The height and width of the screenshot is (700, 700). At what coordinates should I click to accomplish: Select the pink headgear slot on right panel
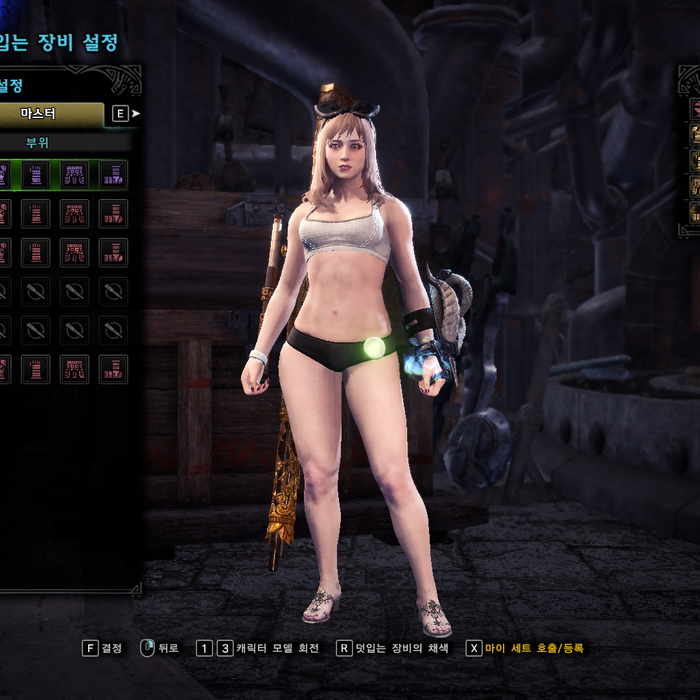click(x=694, y=109)
